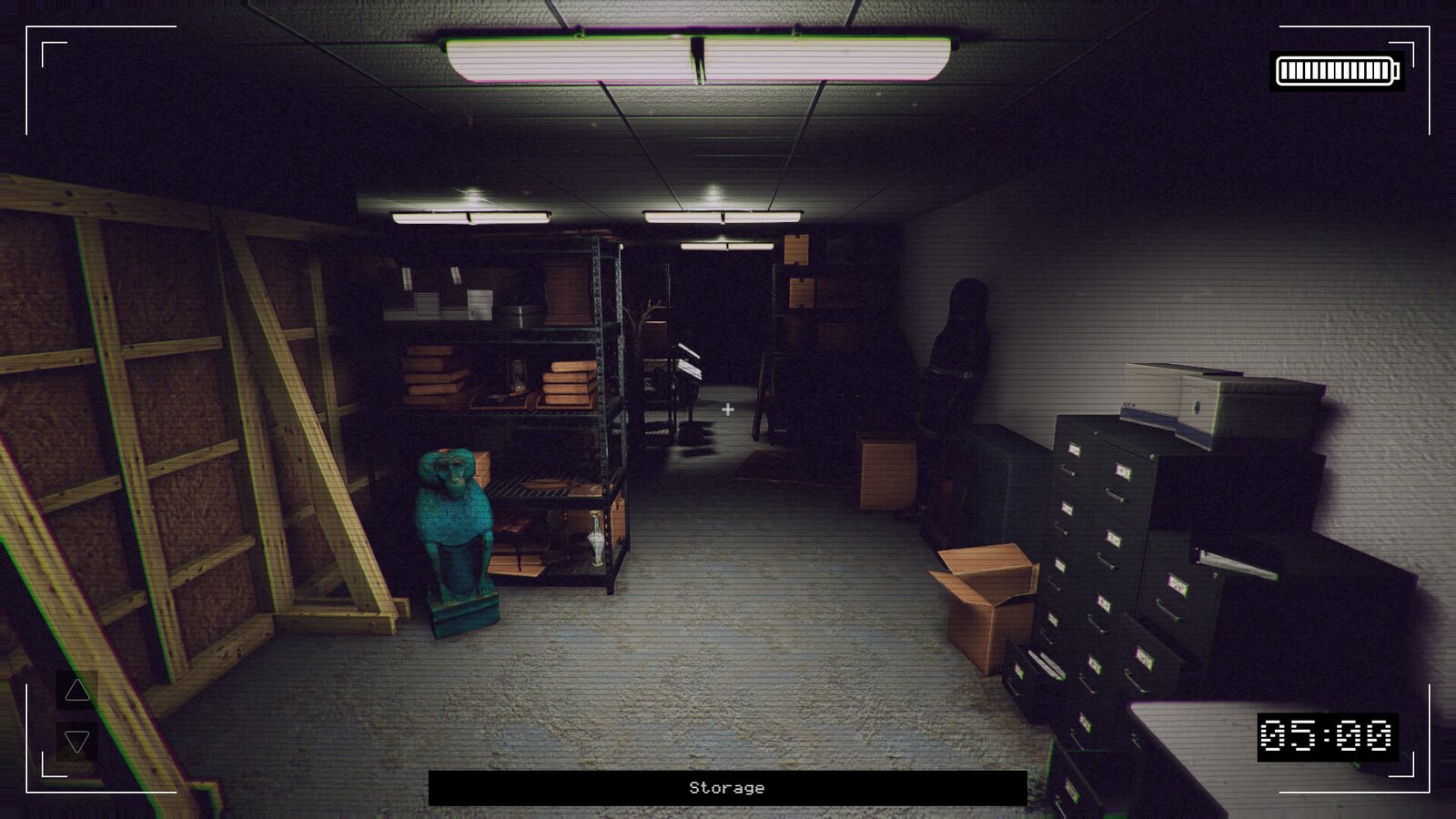
Task: Select the Storage camera label bar
Action: coord(727,788)
